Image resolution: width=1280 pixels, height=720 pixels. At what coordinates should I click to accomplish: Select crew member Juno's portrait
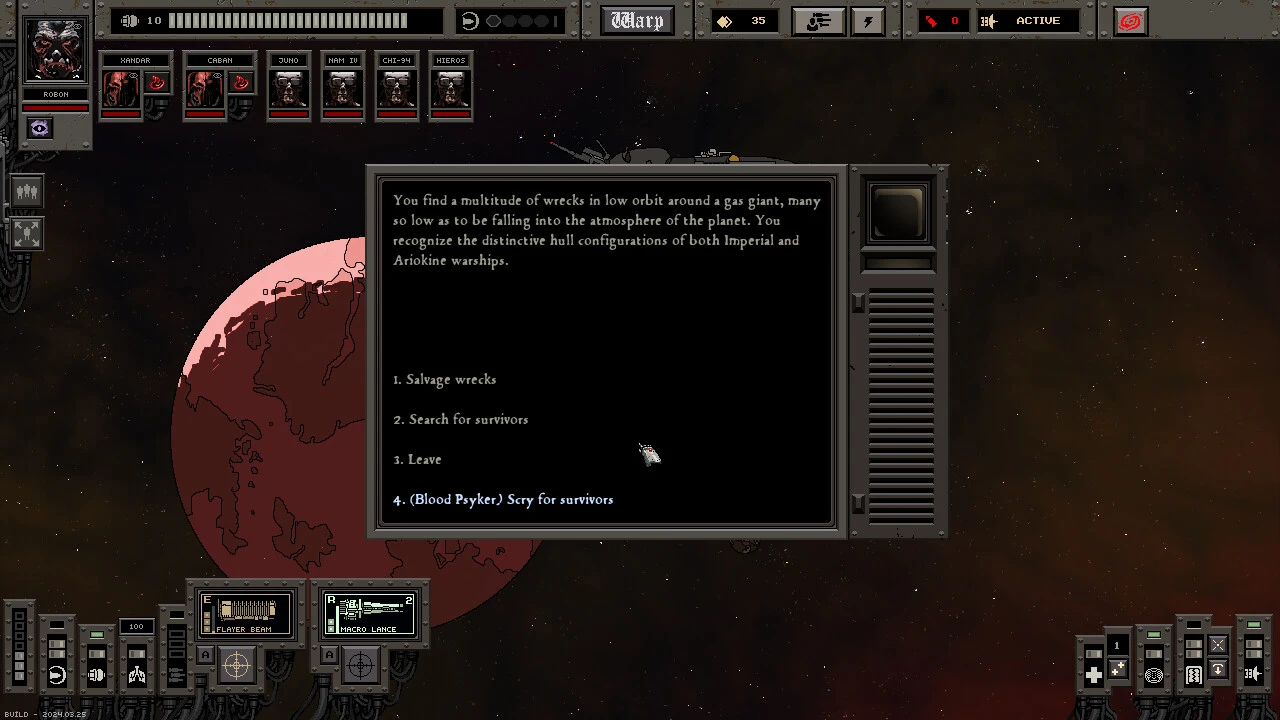point(289,88)
